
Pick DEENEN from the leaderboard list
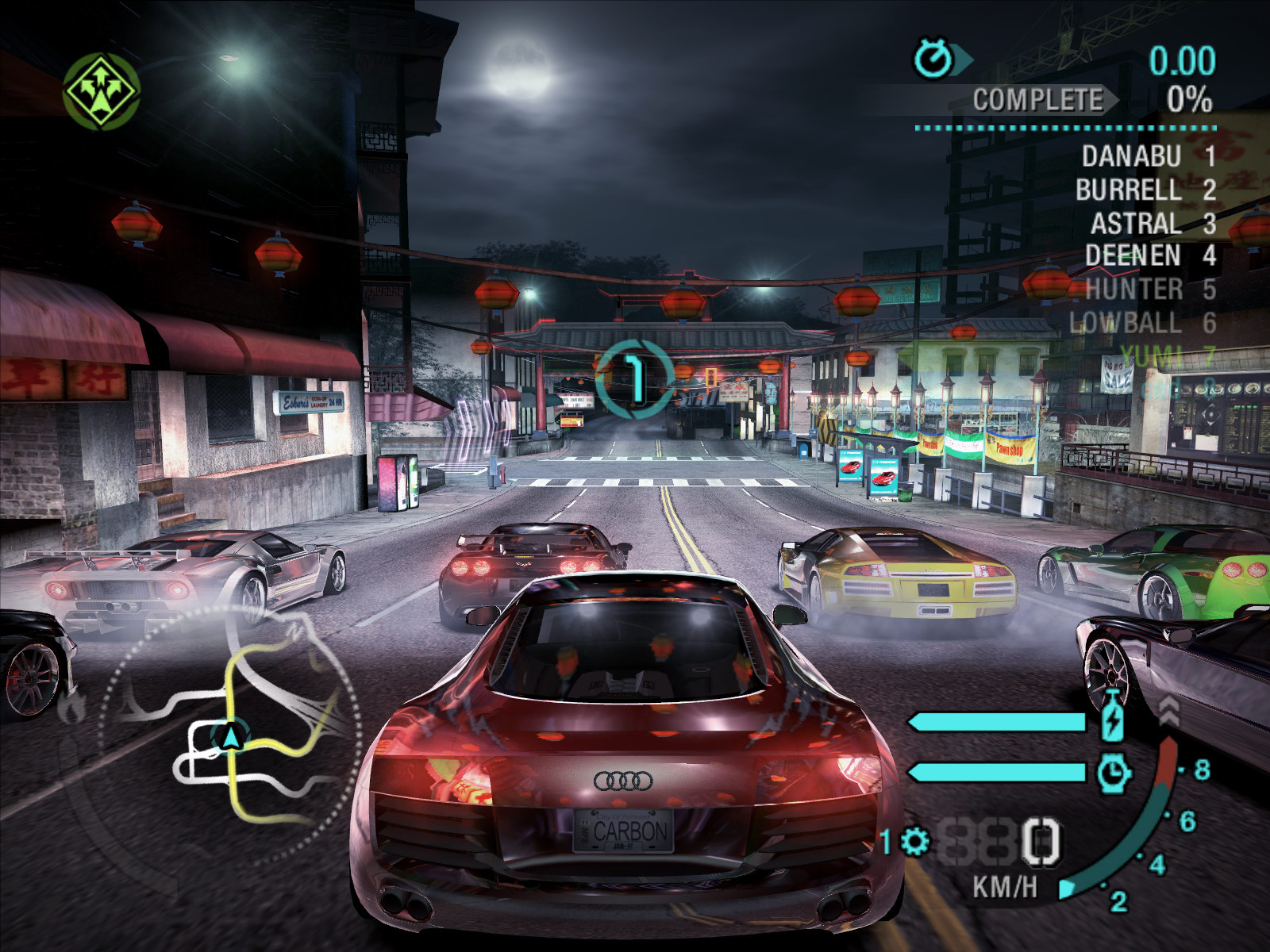coord(1133,255)
